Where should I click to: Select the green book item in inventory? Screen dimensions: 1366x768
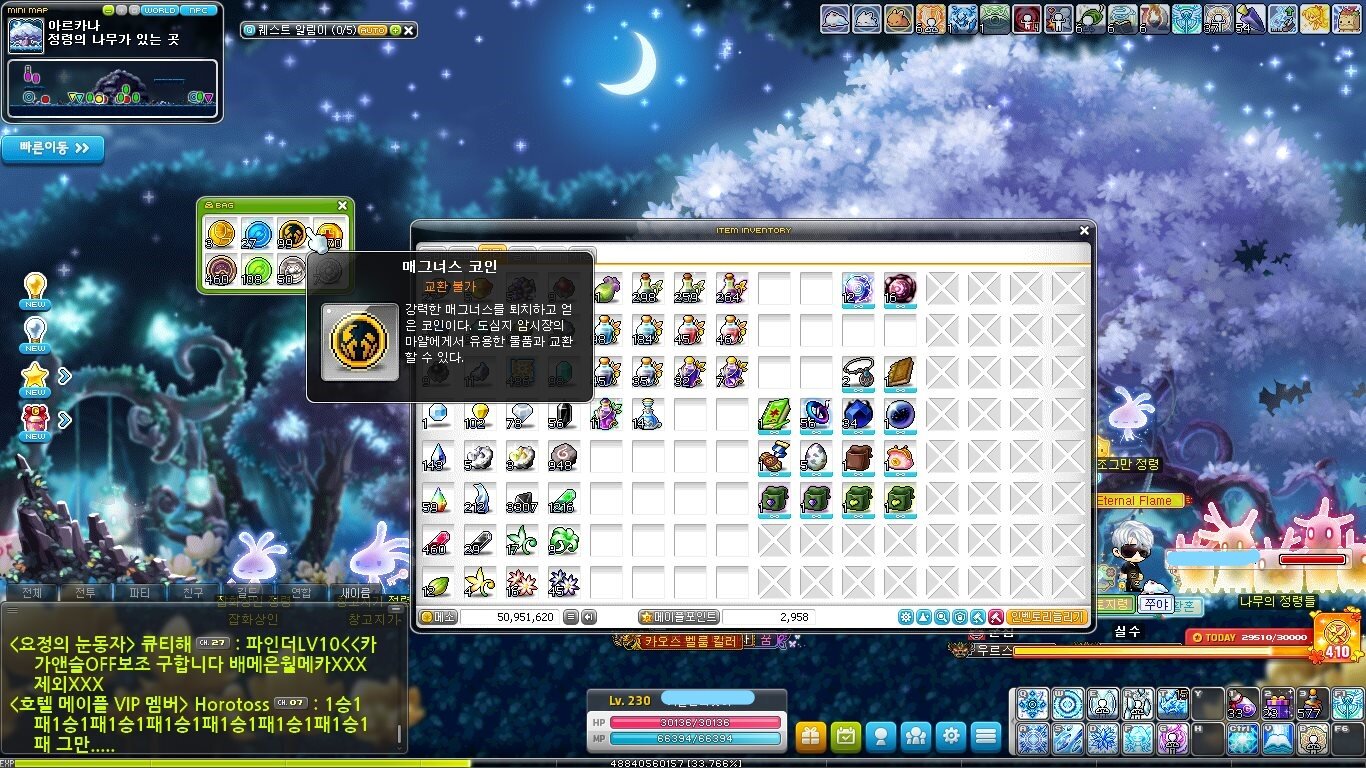click(x=775, y=414)
